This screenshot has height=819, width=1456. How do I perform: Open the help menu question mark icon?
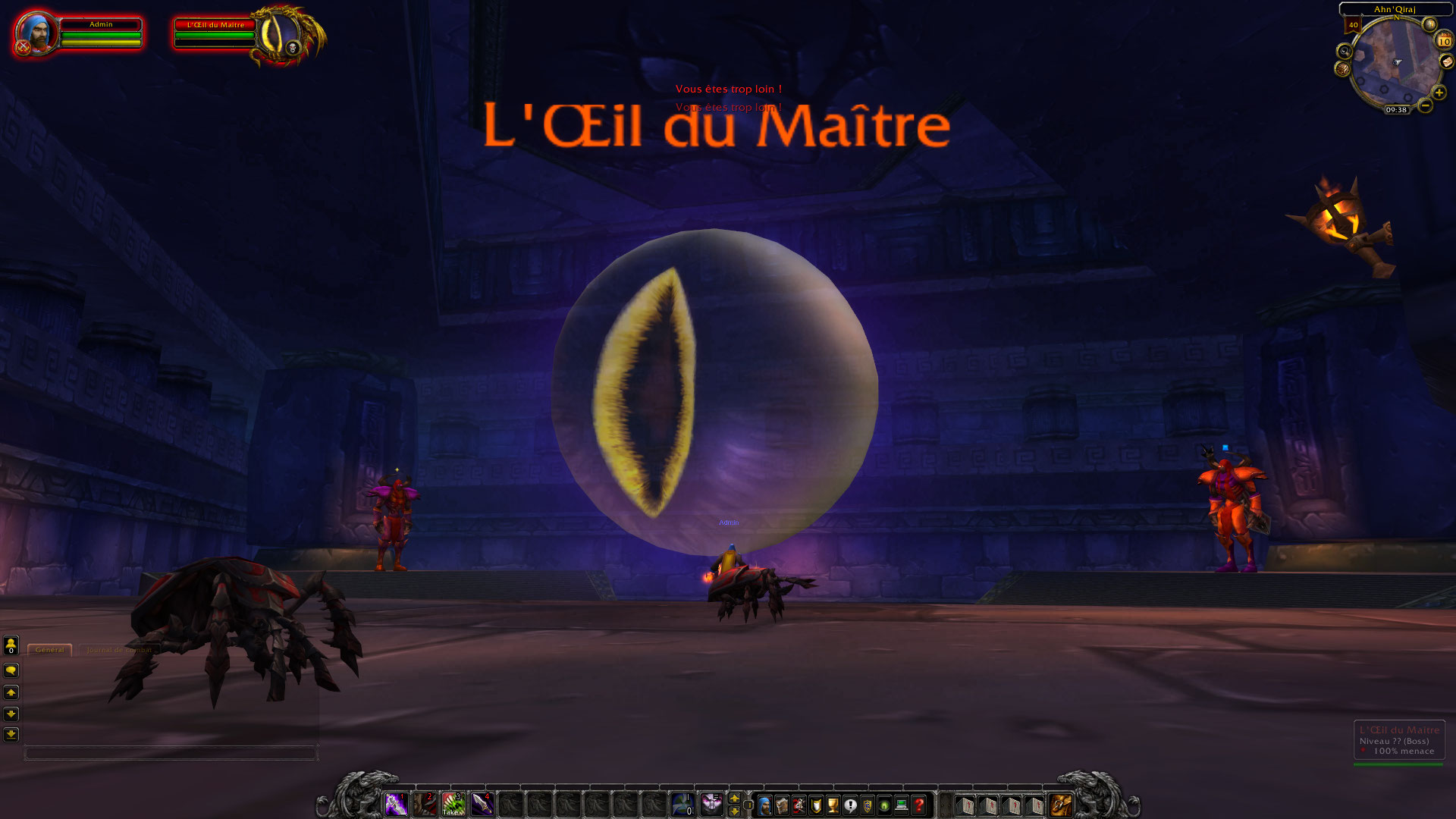click(918, 806)
